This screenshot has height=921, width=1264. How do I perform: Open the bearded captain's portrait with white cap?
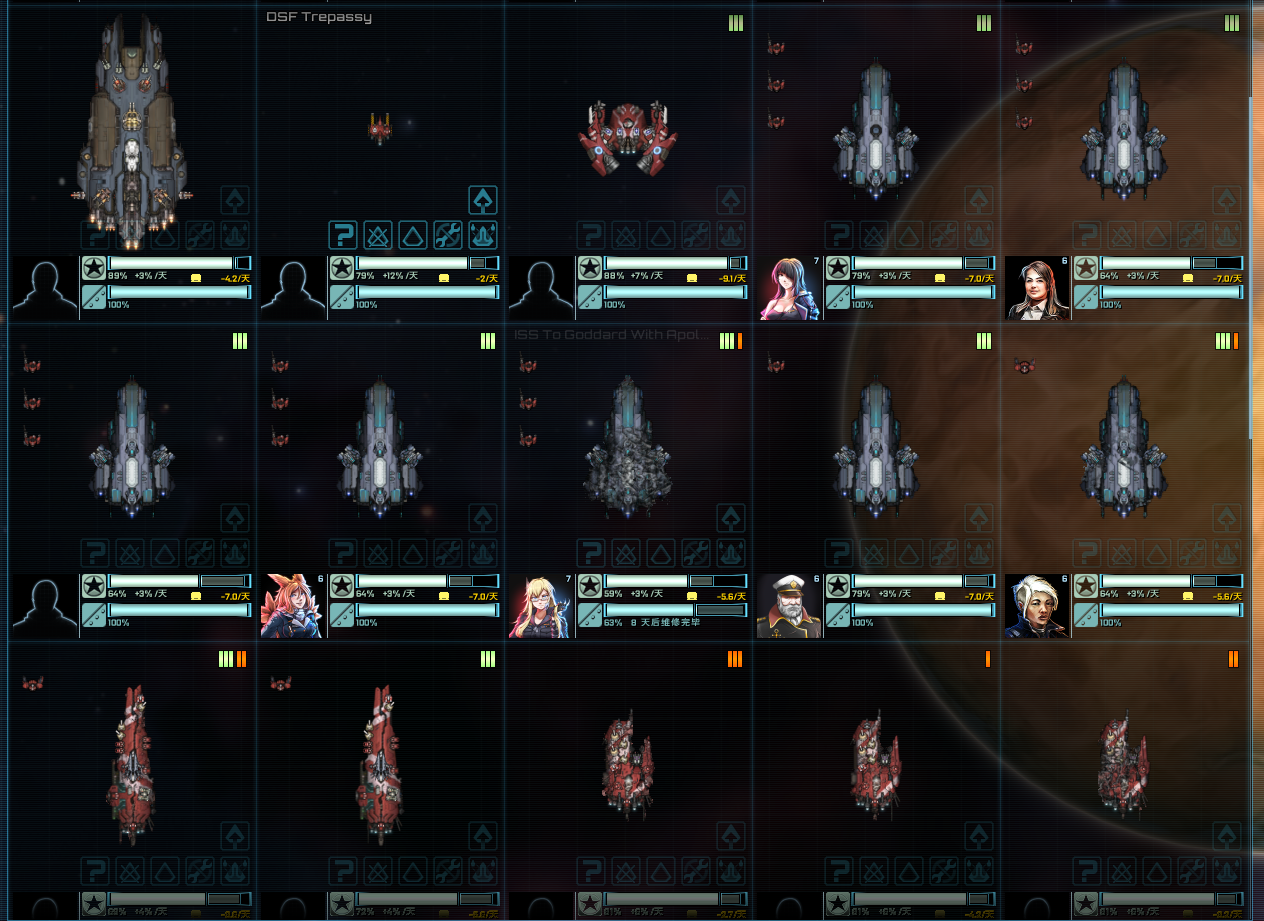790,606
